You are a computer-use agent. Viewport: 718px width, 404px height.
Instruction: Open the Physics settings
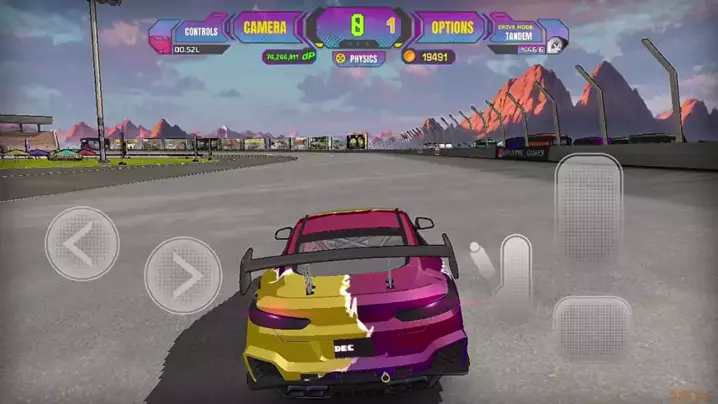click(x=361, y=58)
